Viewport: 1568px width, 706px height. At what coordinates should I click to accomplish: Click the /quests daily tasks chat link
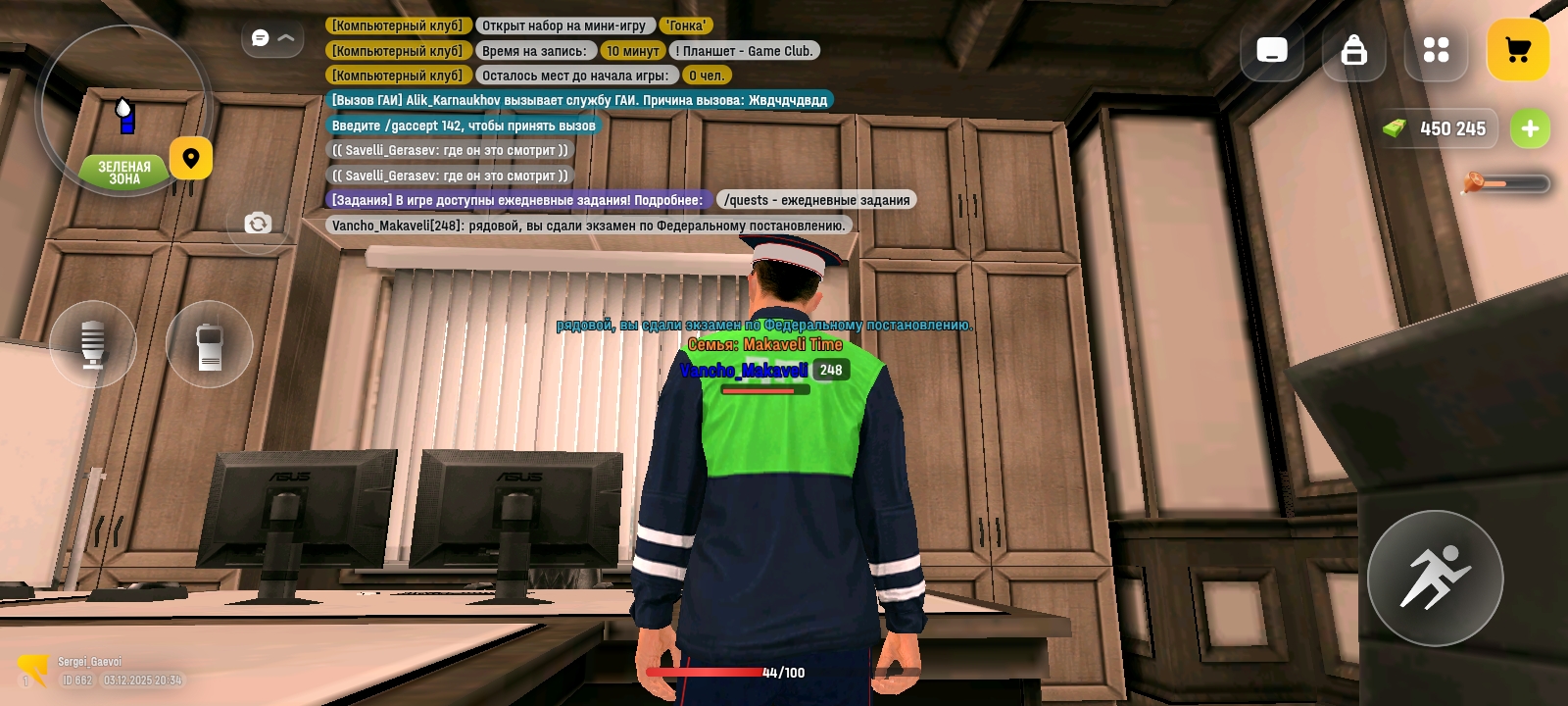click(x=816, y=200)
